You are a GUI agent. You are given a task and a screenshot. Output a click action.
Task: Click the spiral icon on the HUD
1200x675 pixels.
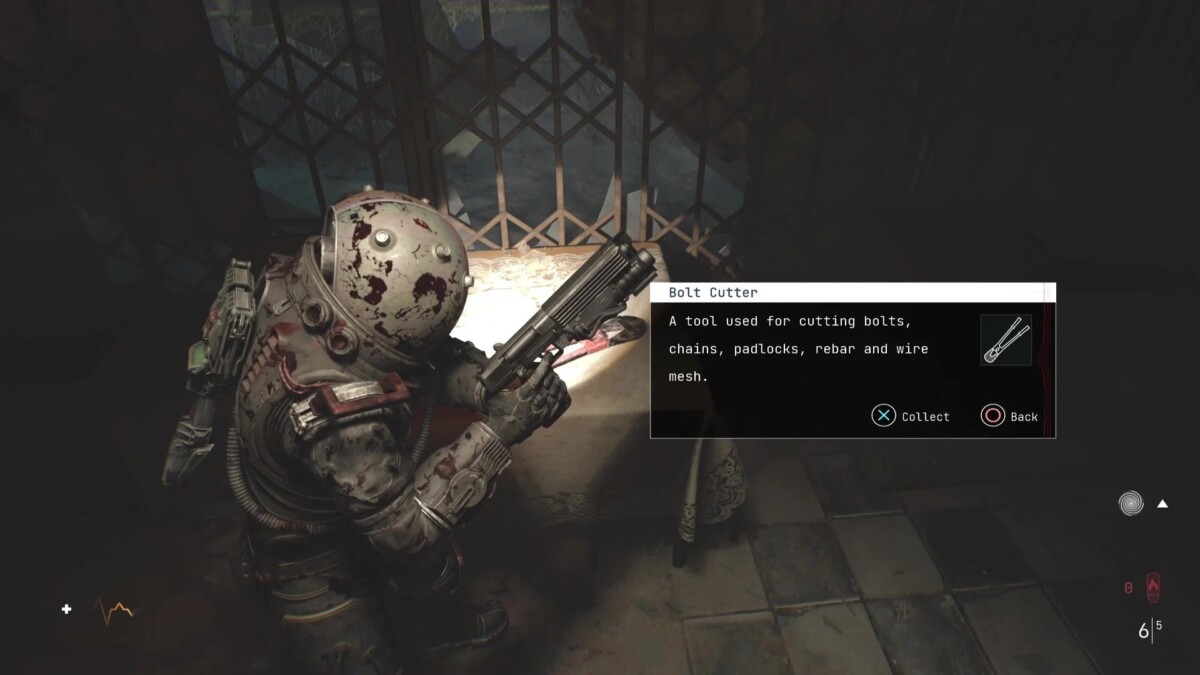(x=1131, y=503)
